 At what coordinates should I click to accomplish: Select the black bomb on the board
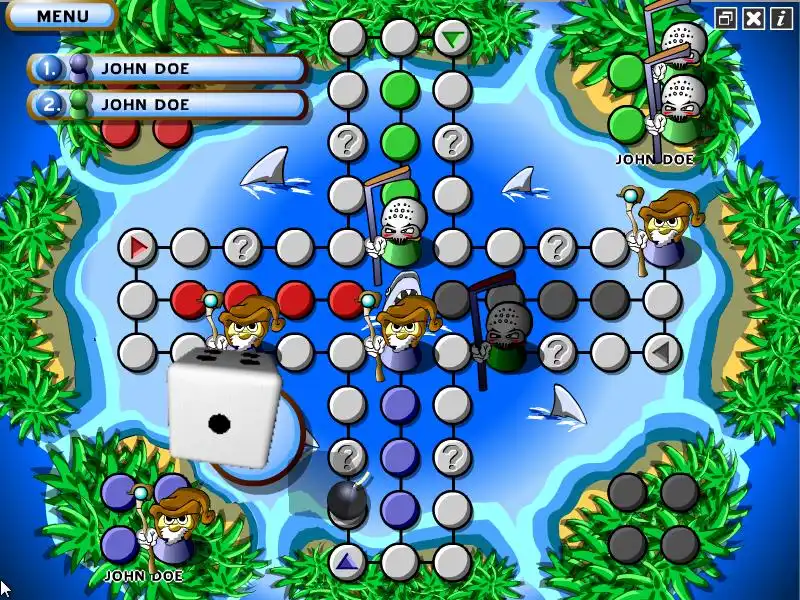click(x=347, y=502)
